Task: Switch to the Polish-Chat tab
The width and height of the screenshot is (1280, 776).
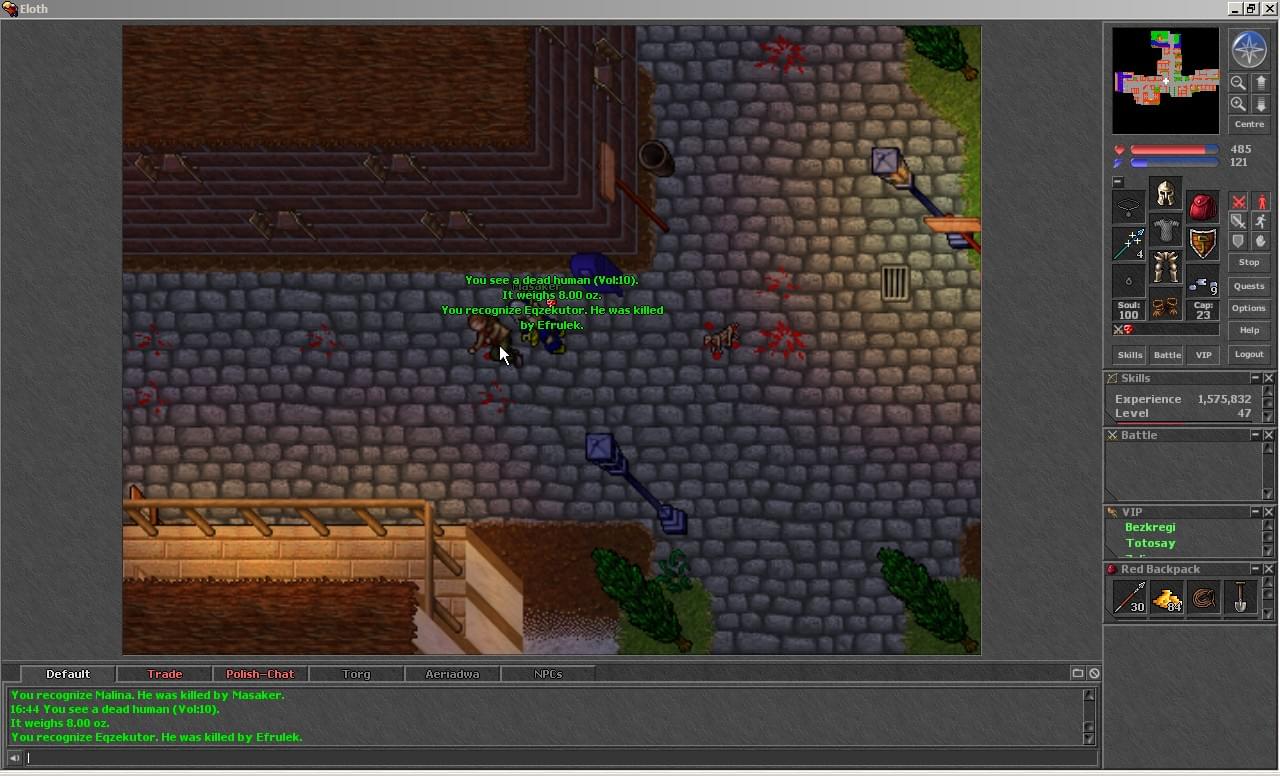Action: pos(260,674)
